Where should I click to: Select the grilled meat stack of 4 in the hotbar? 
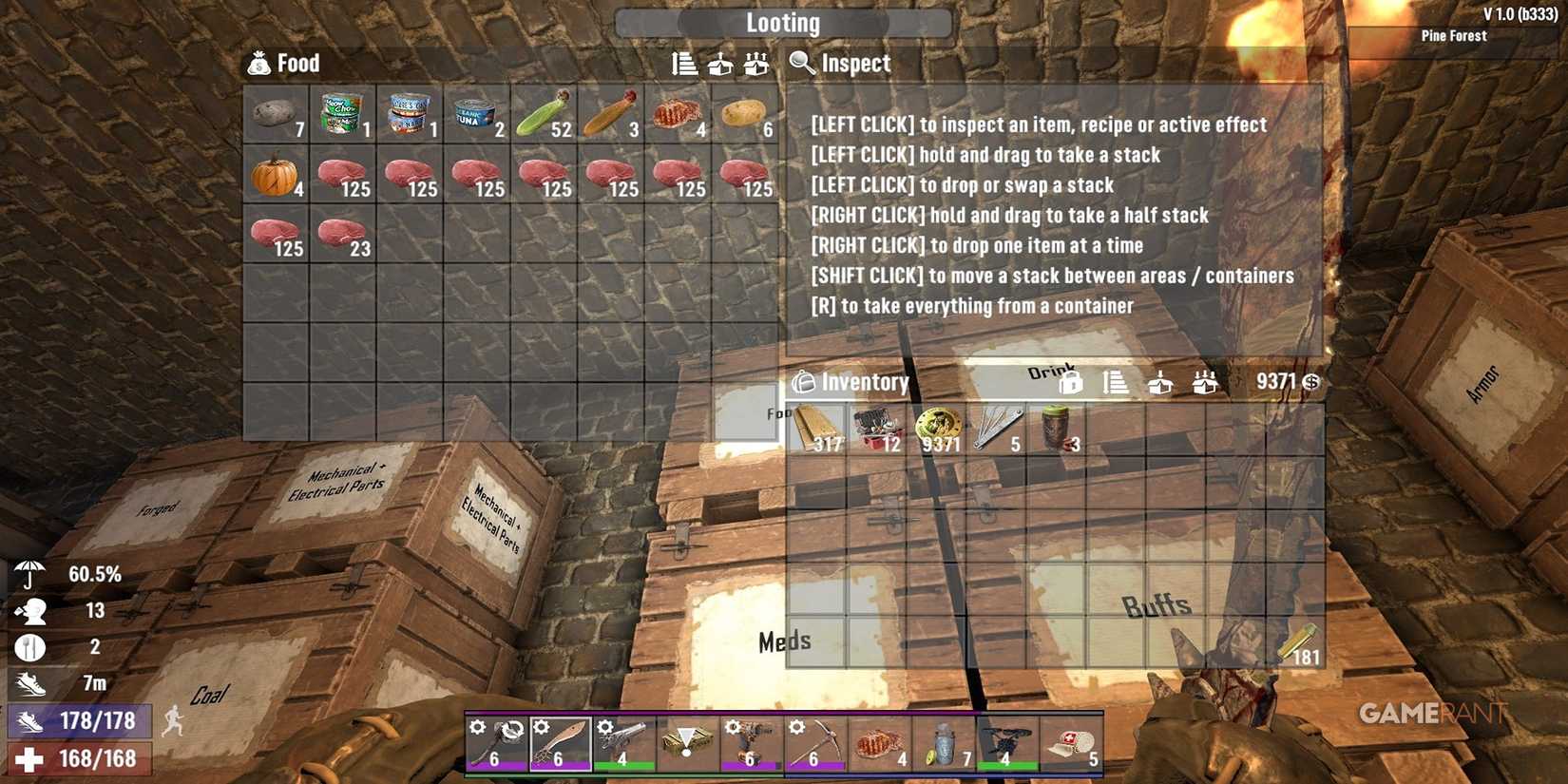(x=879, y=744)
